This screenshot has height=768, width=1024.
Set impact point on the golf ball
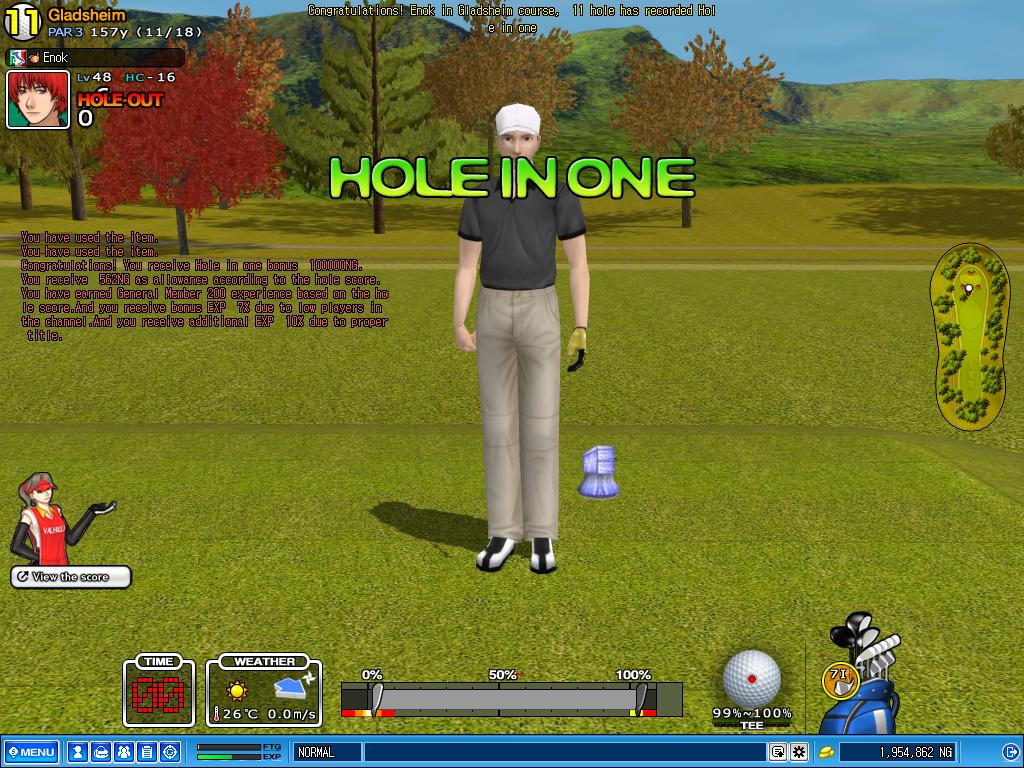(x=751, y=678)
